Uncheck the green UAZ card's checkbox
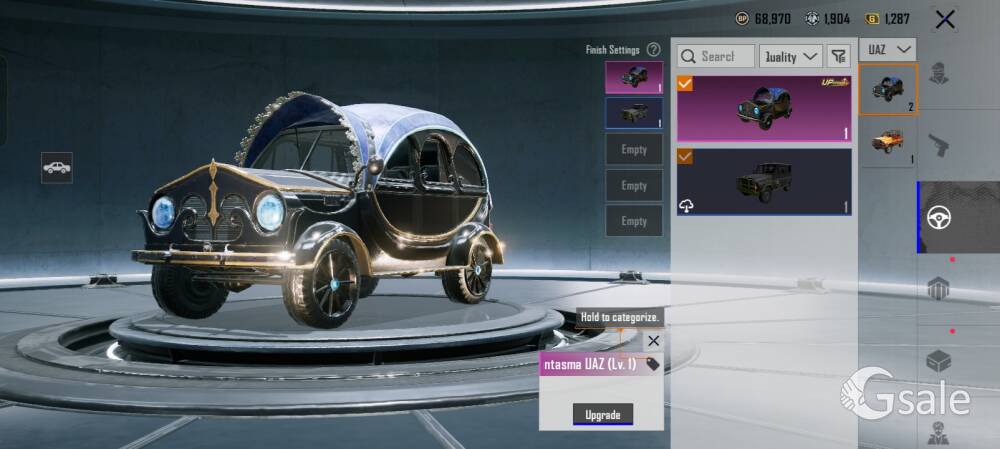Screen dimensions: 1000x449 (x=685, y=157)
